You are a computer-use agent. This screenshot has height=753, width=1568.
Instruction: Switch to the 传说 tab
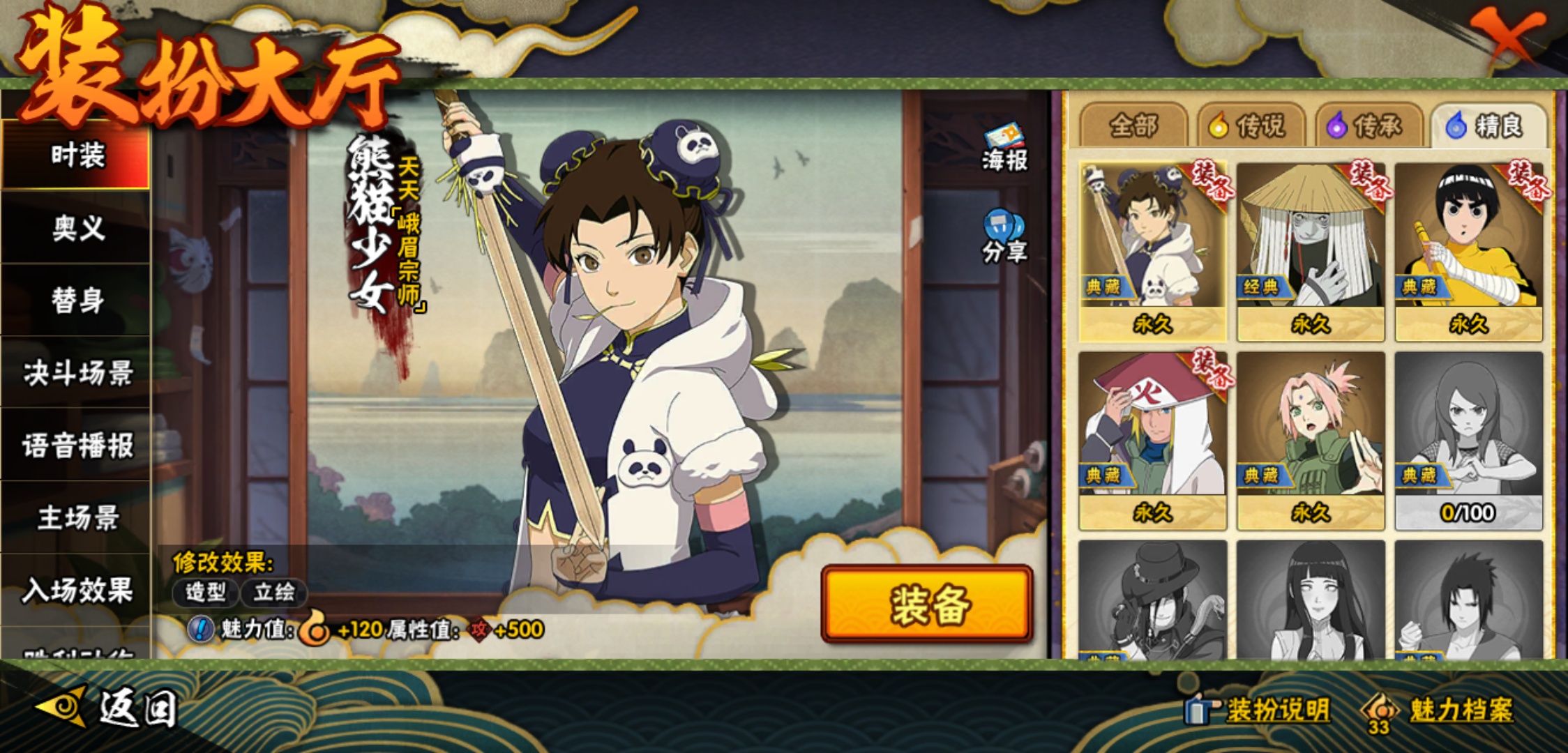click(x=1251, y=126)
